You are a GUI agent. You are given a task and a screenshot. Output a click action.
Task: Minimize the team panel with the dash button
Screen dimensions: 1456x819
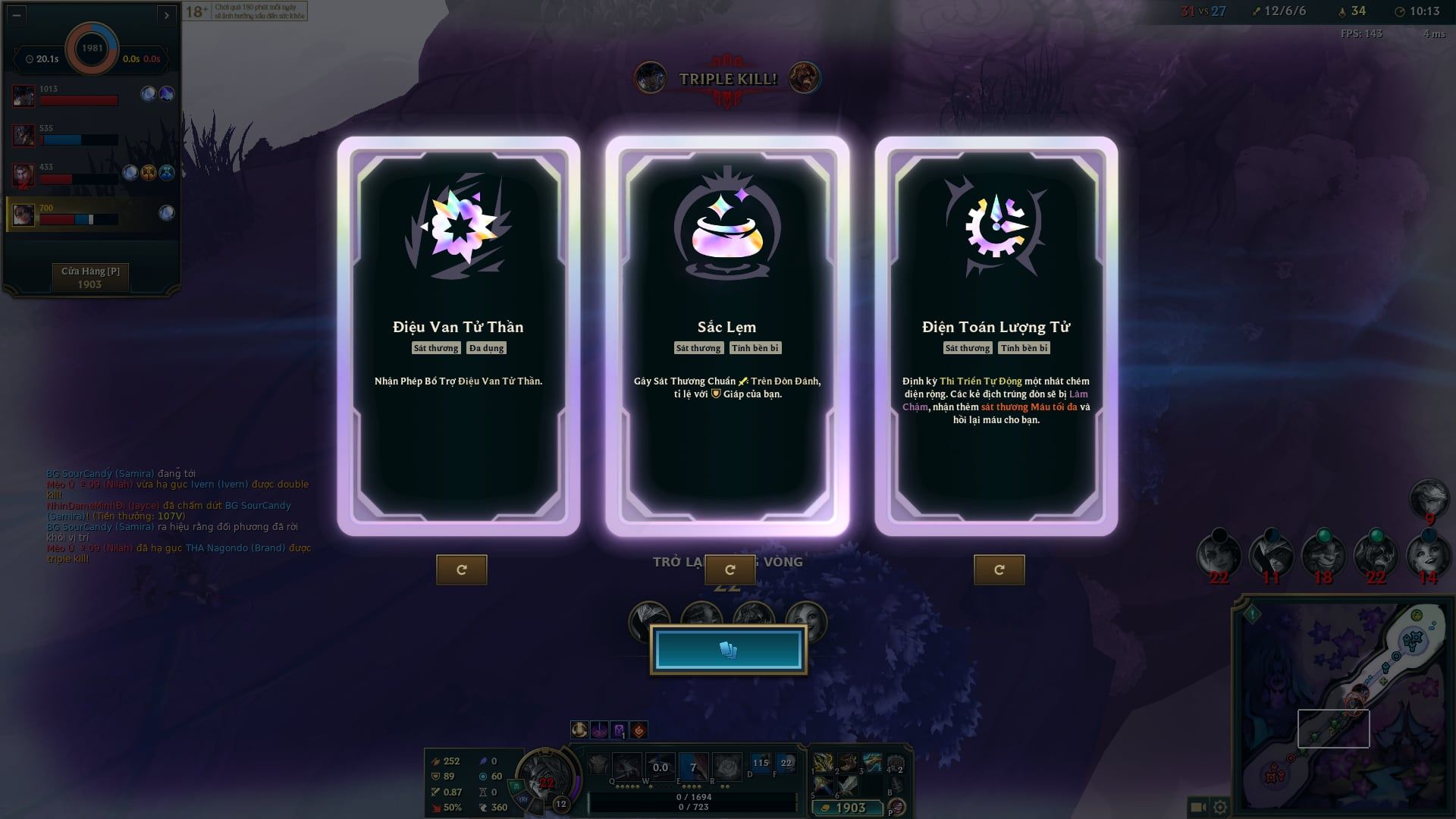click(17, 14)
